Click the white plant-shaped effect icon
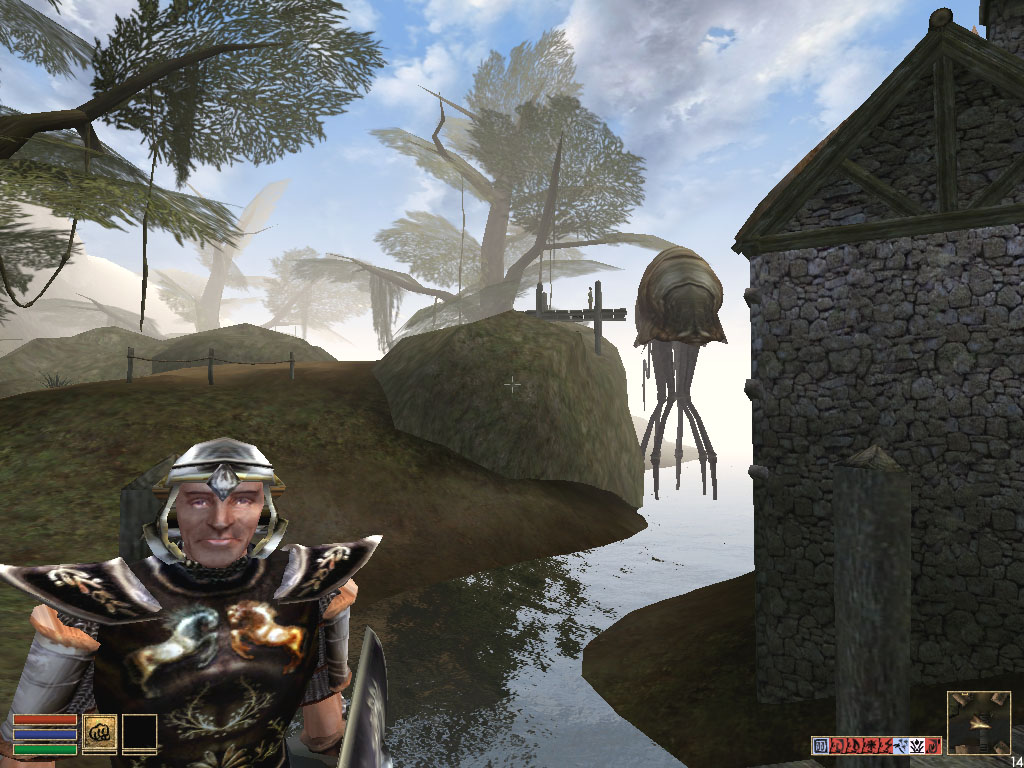Screen dimensions: 1024x768 [x=916, y=745]
